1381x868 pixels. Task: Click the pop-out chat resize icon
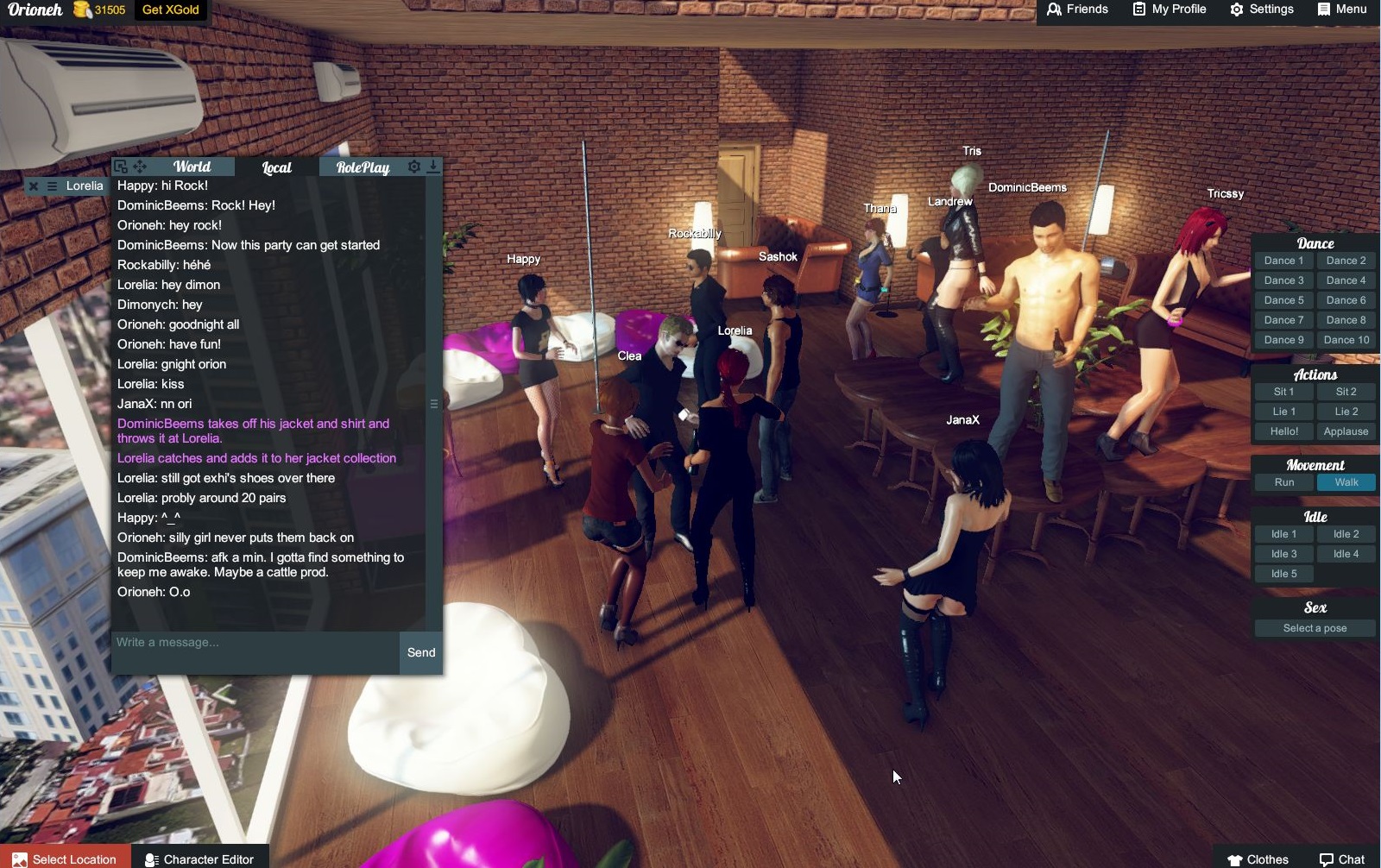coord(119,166)
